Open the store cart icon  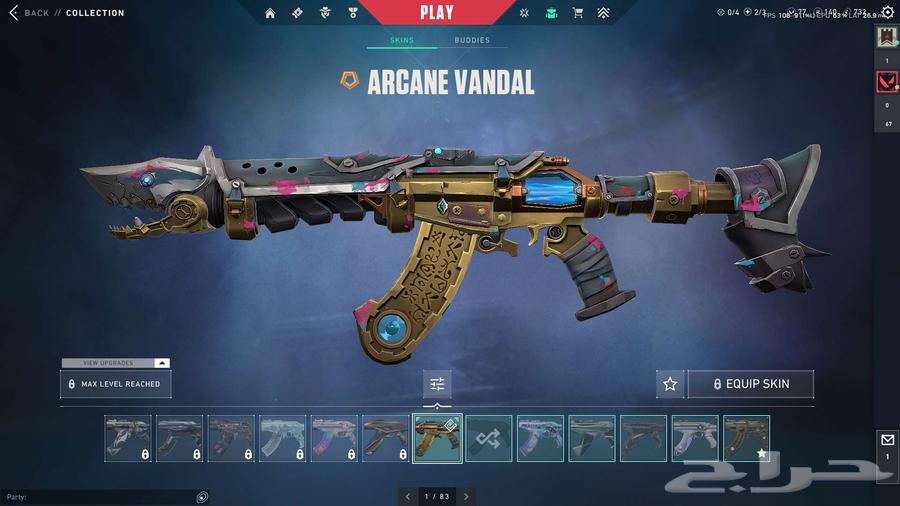point(577,13)
